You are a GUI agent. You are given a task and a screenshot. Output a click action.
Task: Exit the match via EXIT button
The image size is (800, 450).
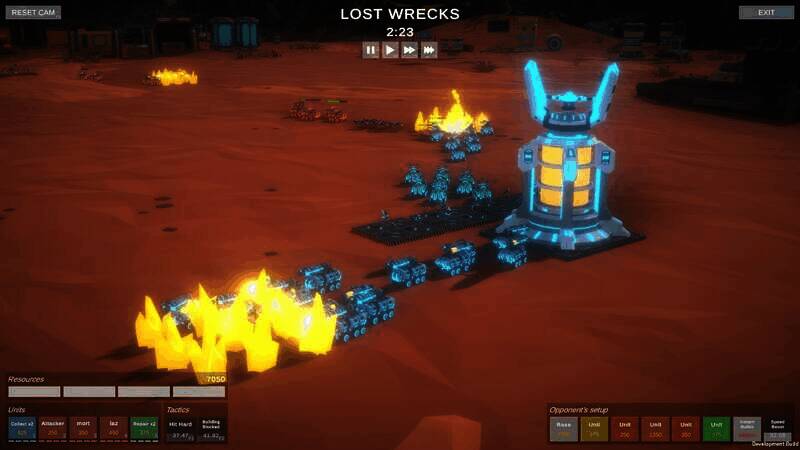point(766,13)
